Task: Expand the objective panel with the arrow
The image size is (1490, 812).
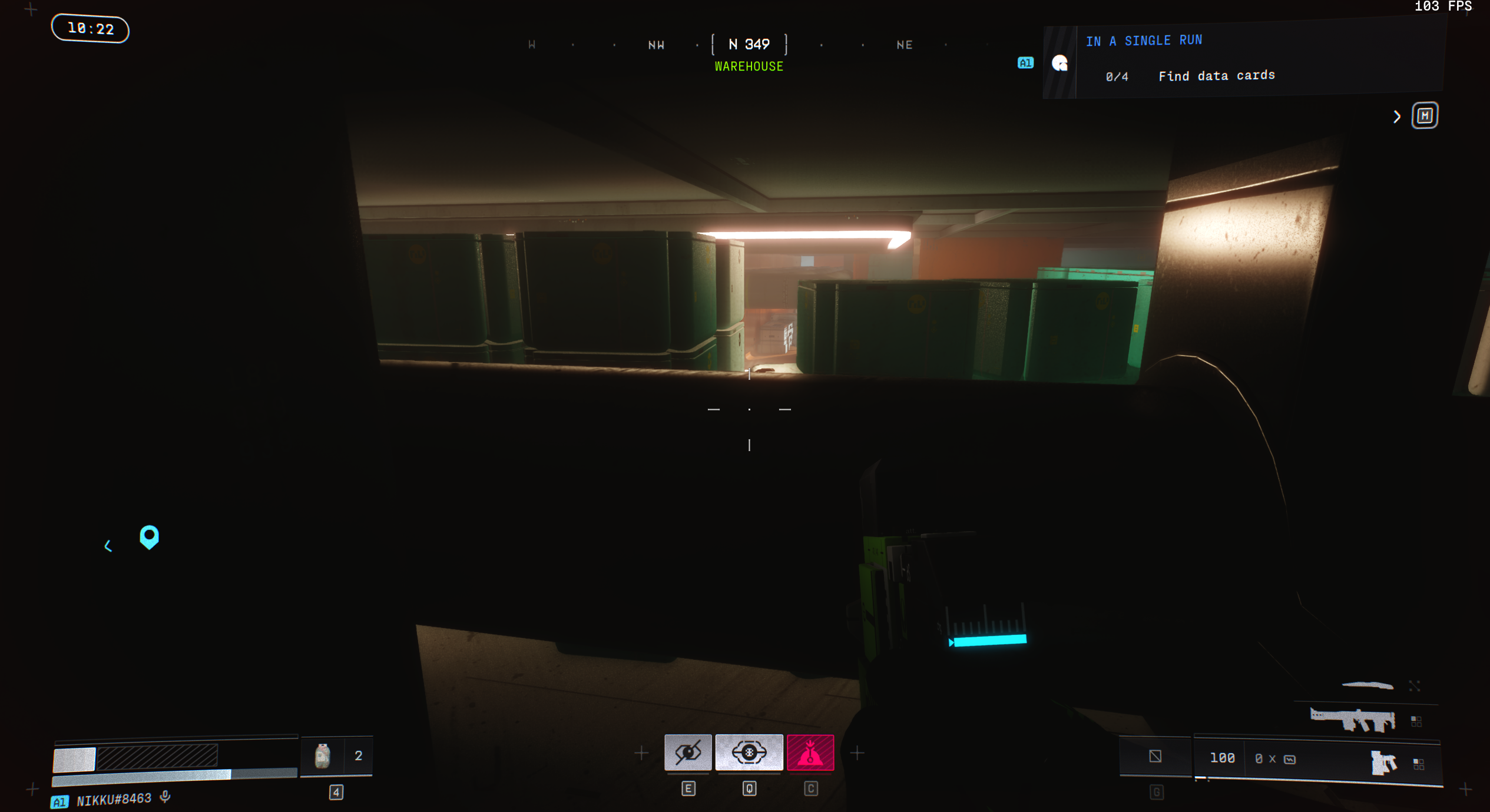Action: (x=1396, y=117)
